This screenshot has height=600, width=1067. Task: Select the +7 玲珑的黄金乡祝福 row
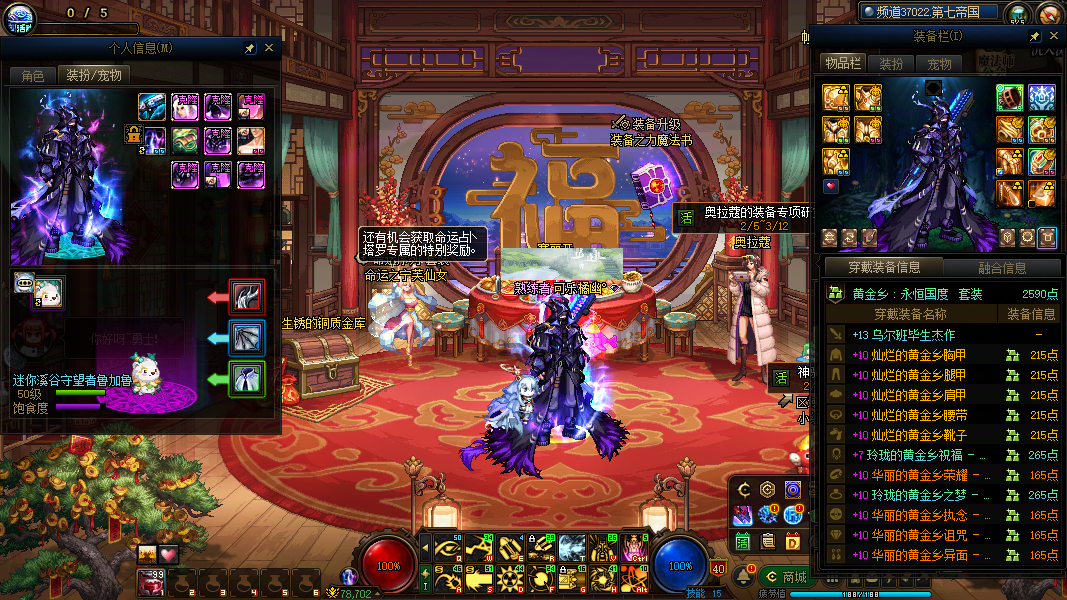[910, 455]
